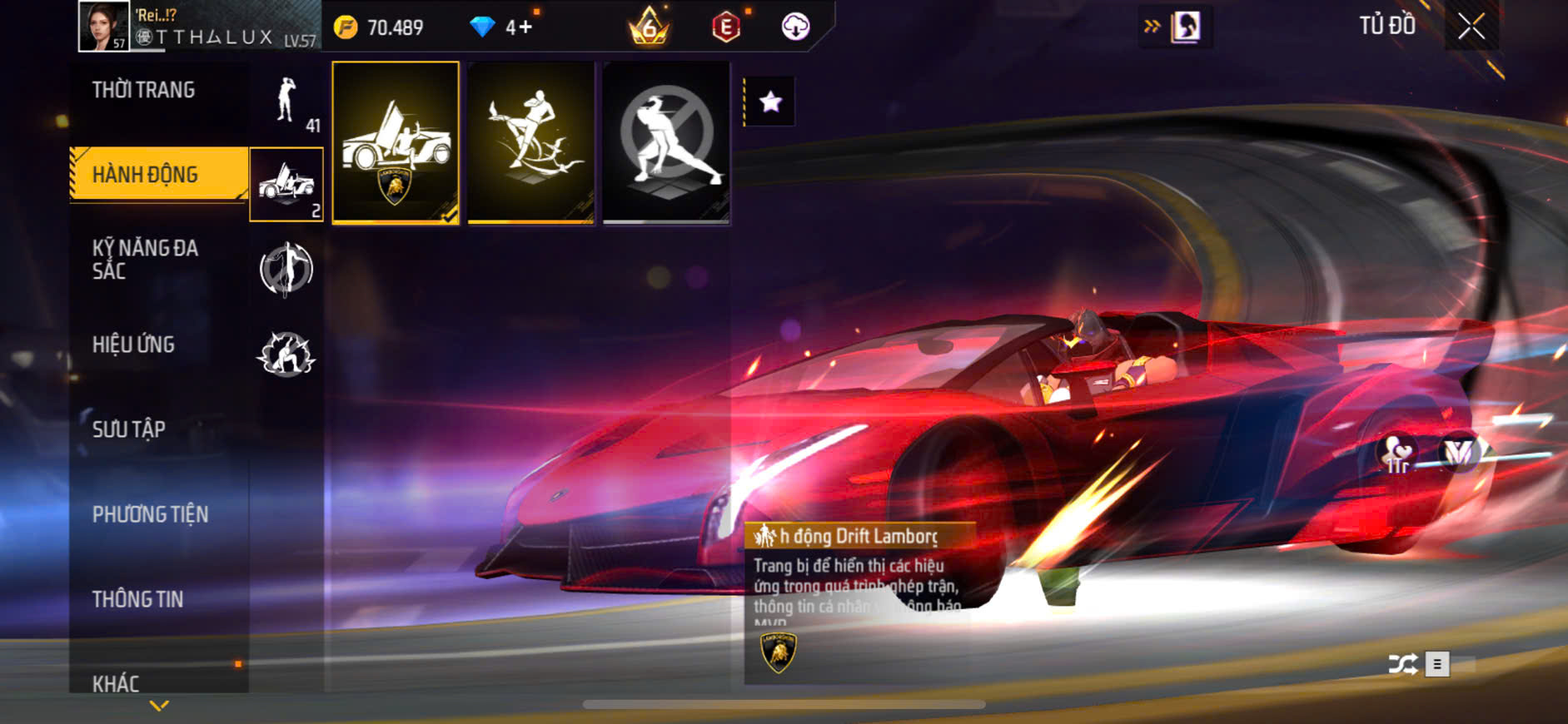Show the THÔNG TIN category
Viewport: 1568px width, 724px height.
(x=137, y=599)
